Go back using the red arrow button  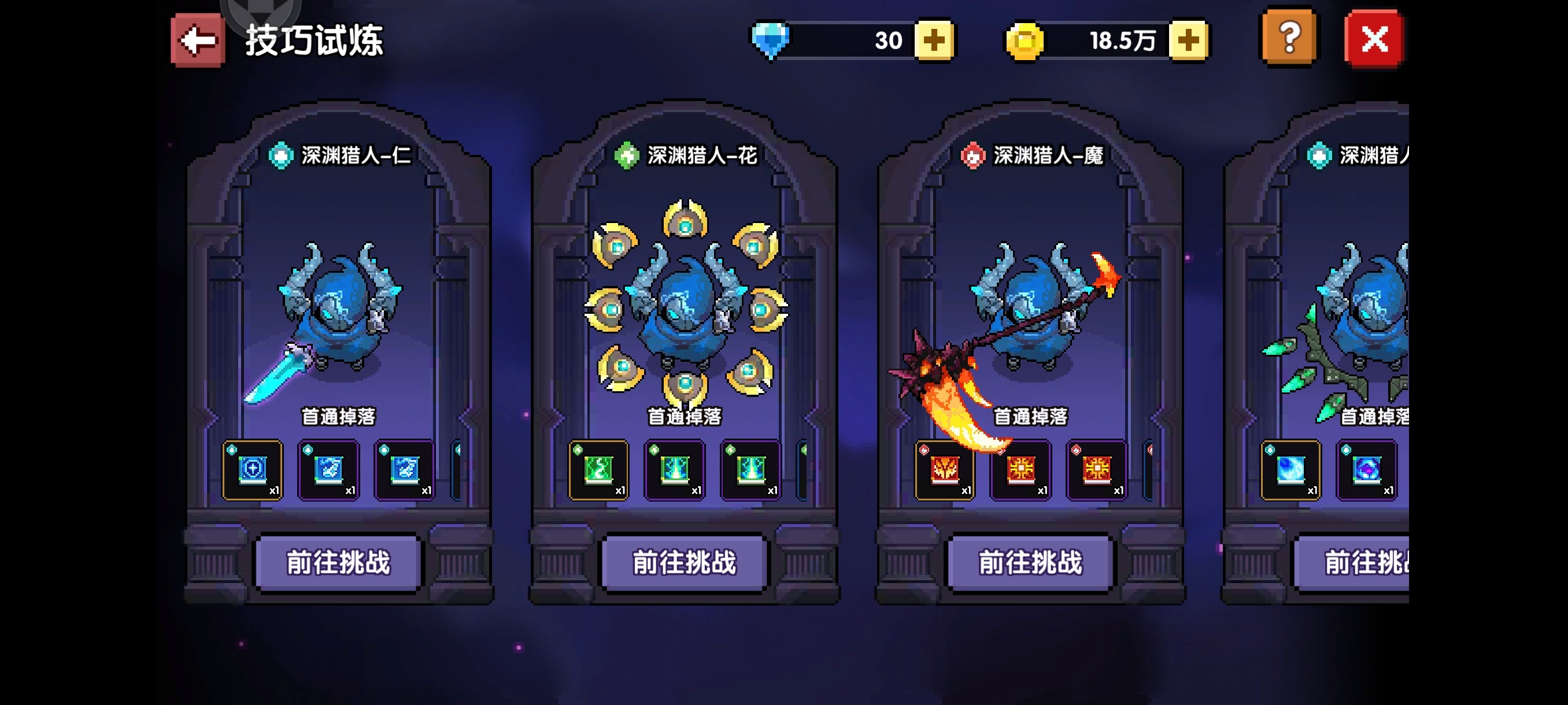197,40
